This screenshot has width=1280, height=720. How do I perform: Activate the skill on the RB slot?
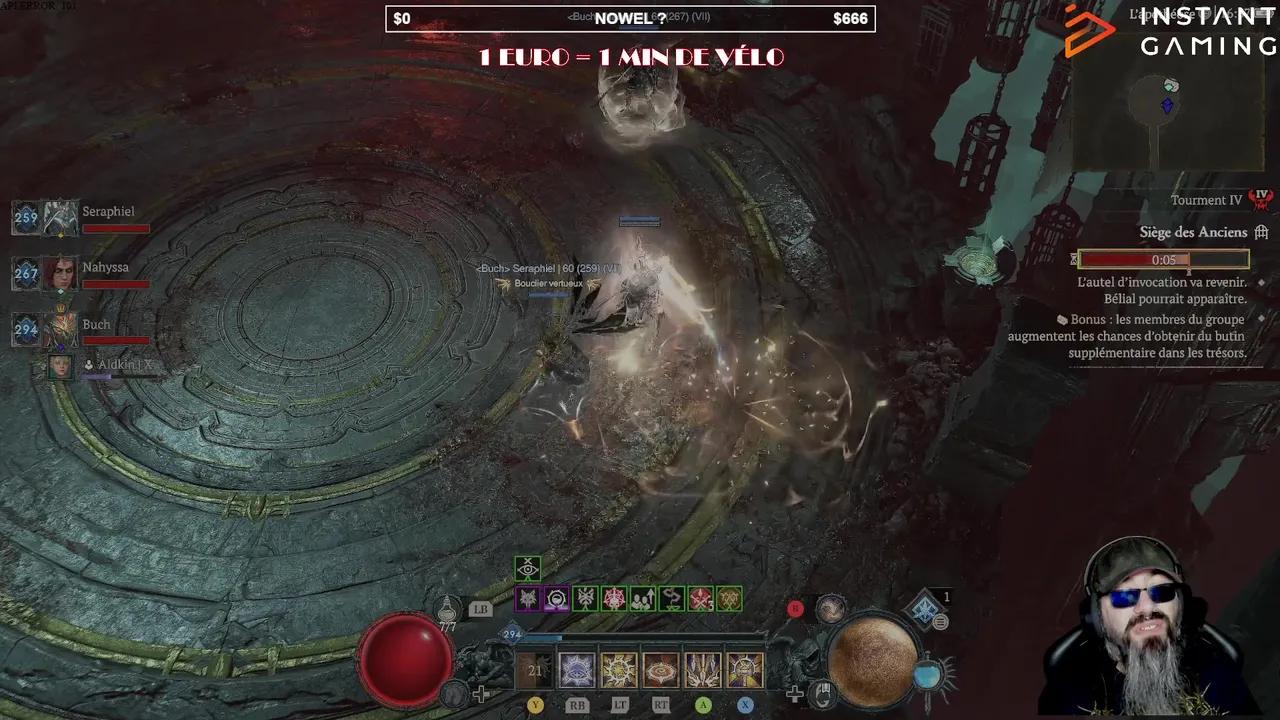click(578, 668)
